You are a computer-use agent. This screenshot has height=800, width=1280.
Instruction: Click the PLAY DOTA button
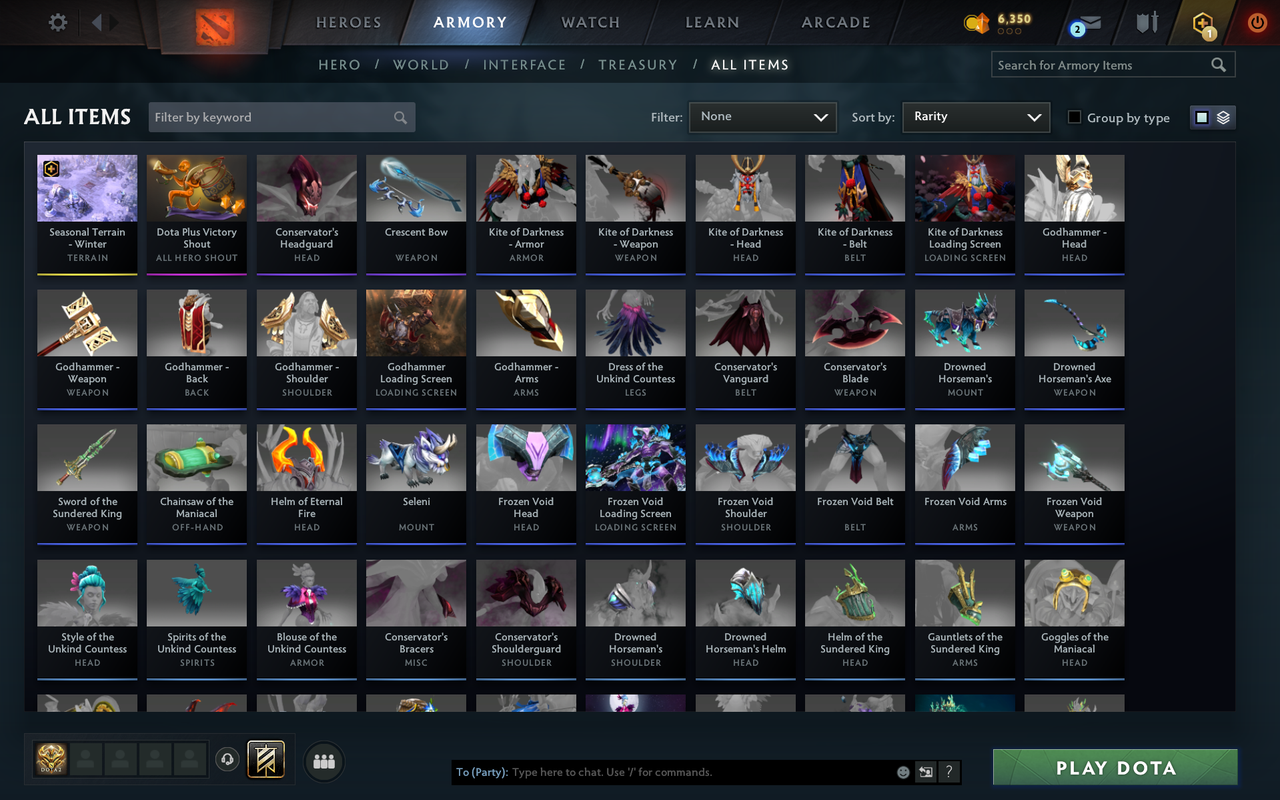point(1114,767)
